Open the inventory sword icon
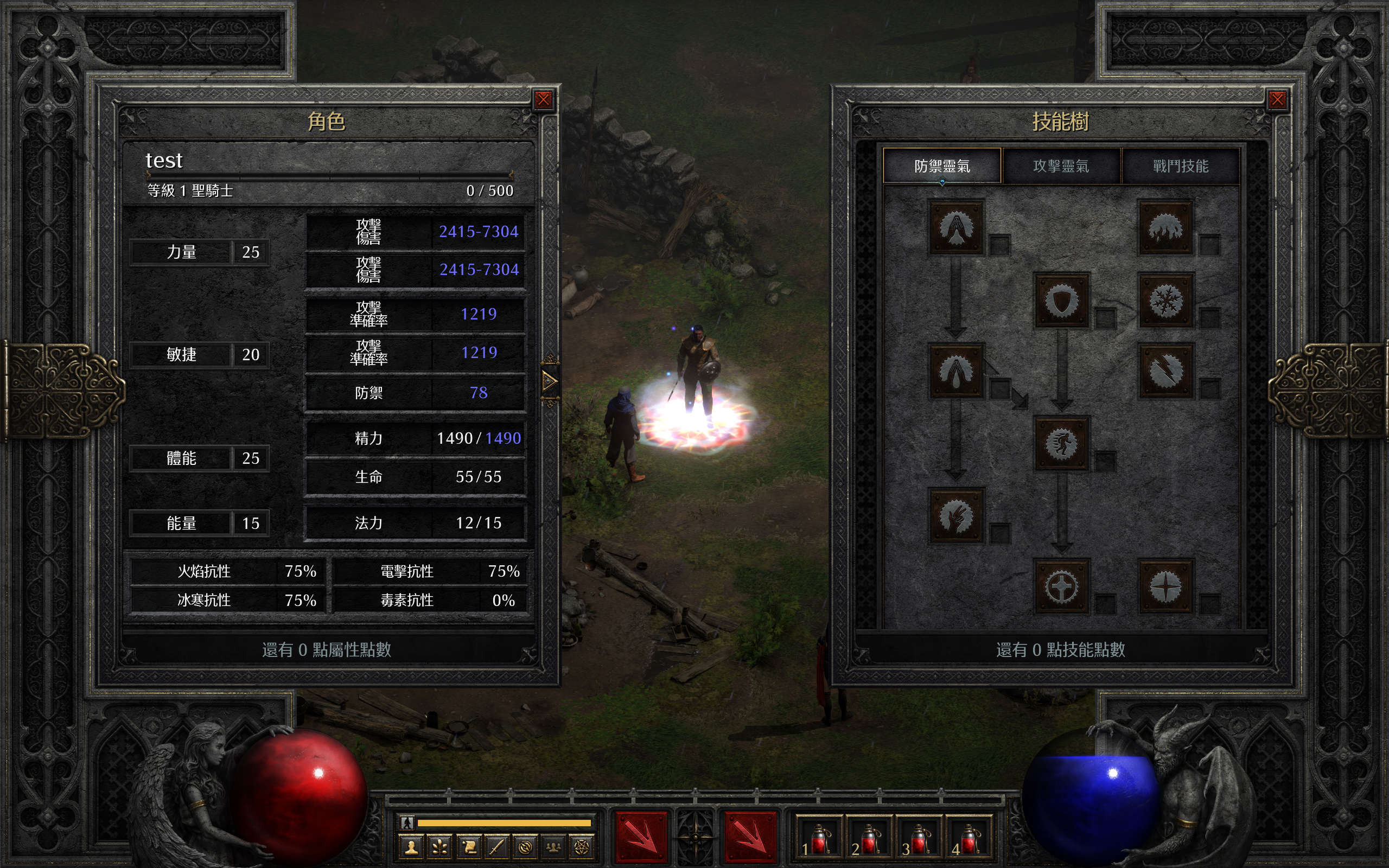 tap(496, 847)
